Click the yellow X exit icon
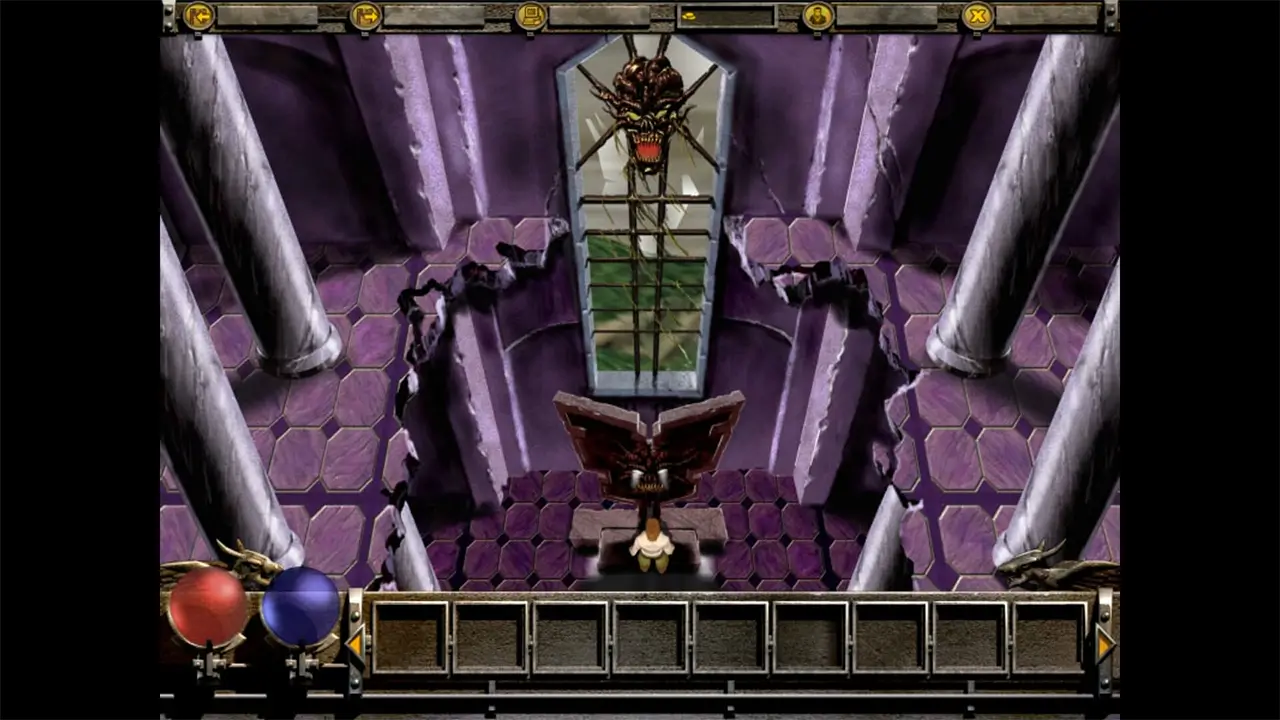The width and height of the screenshot is (1280, 720). 977,16
